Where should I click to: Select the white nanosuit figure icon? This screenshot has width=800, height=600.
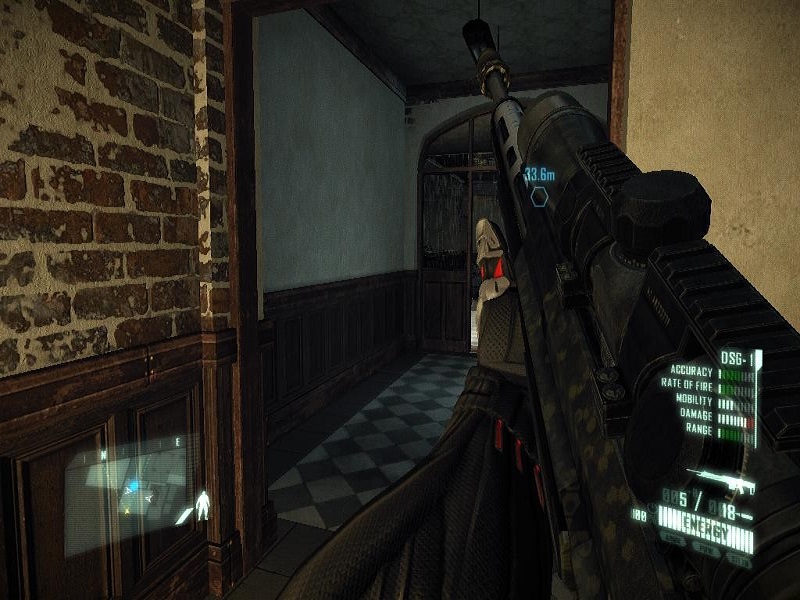(203, 503)
